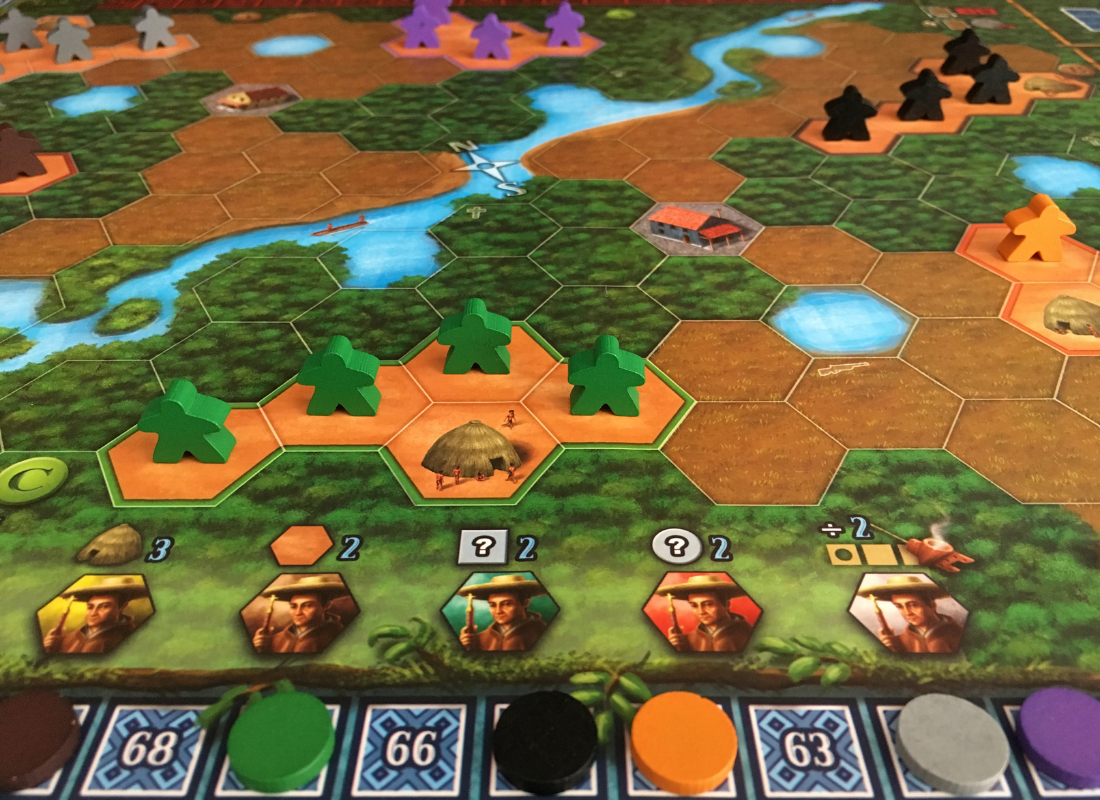Pick the gray score marker disc

point(951,745)
